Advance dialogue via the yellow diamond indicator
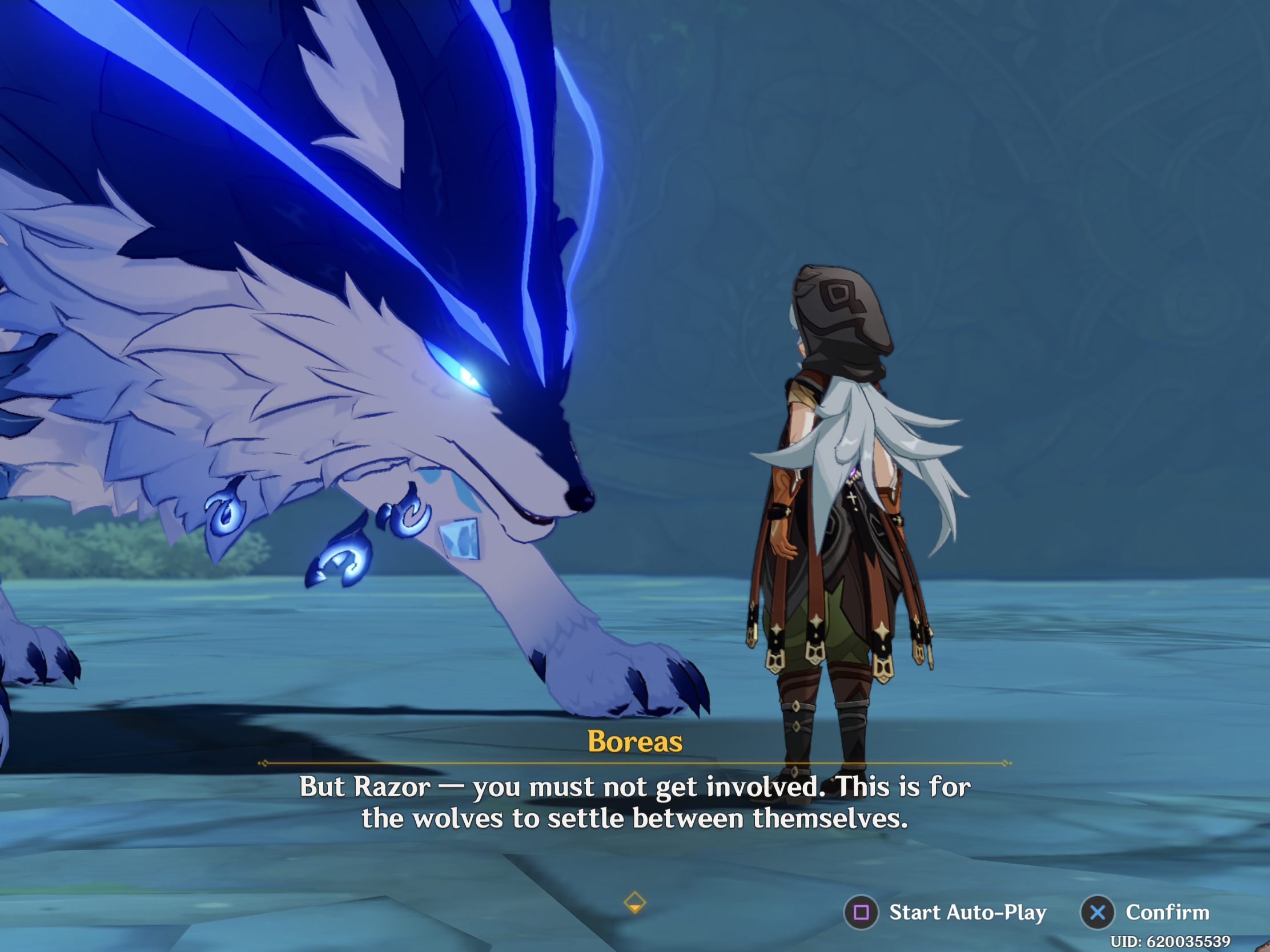 click(x=634, y=902)
